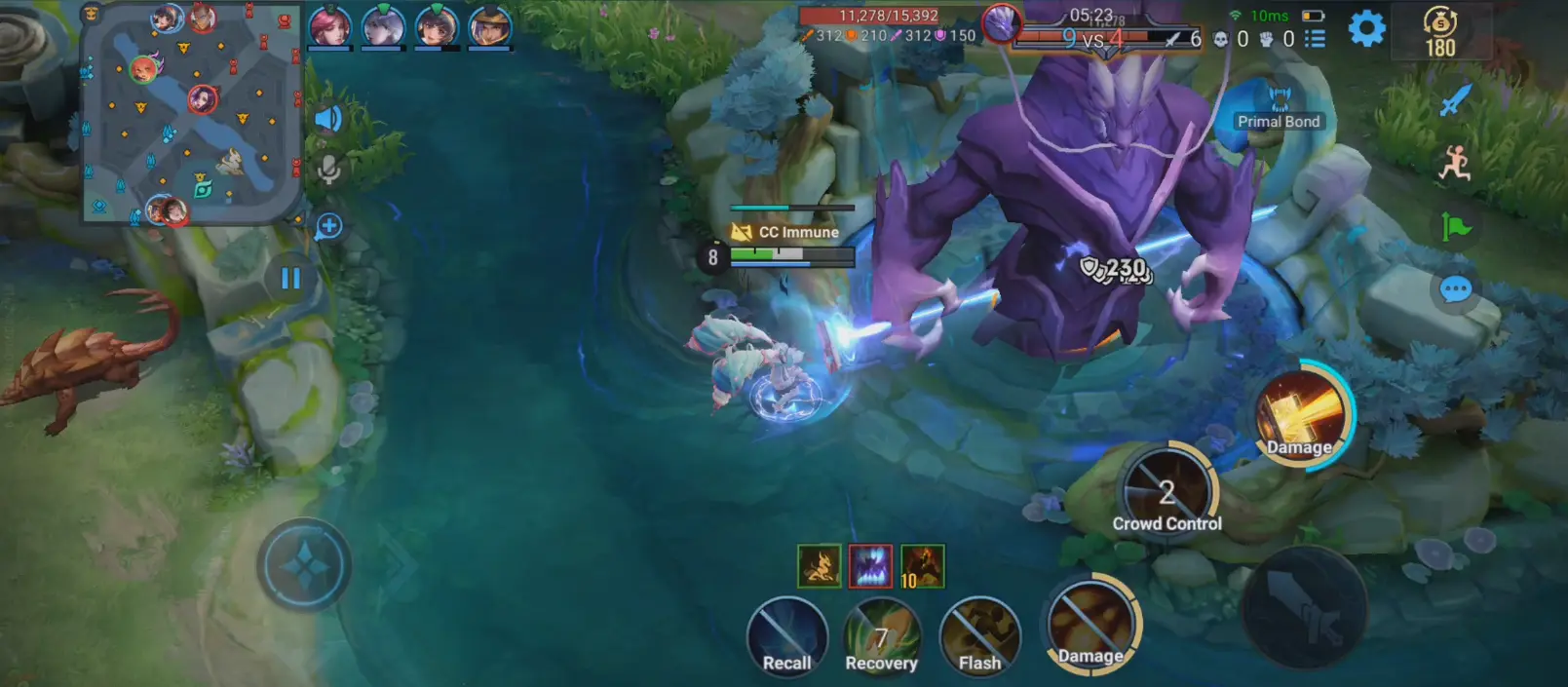Pause with the pause button

[290, 279]
